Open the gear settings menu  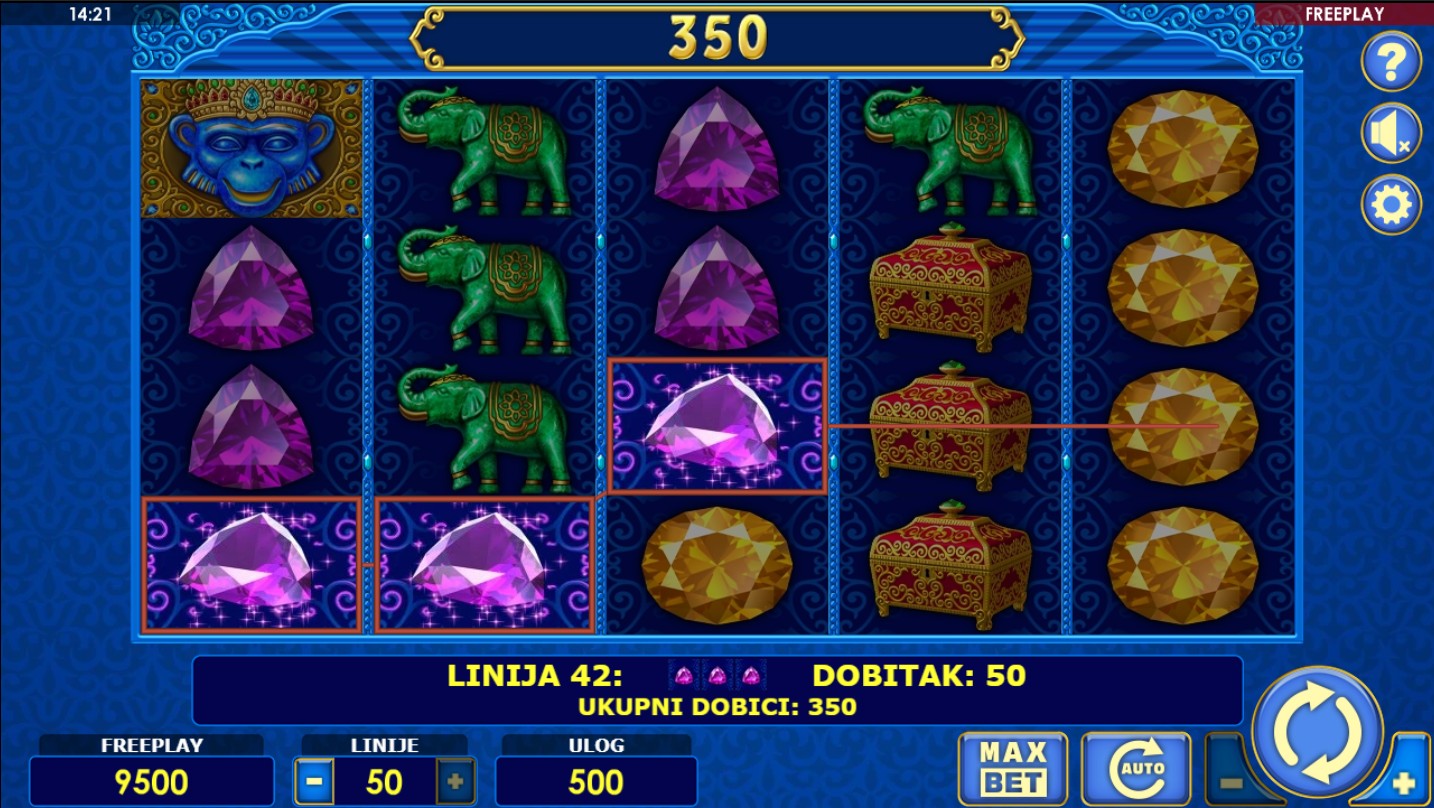(1391, 205)
